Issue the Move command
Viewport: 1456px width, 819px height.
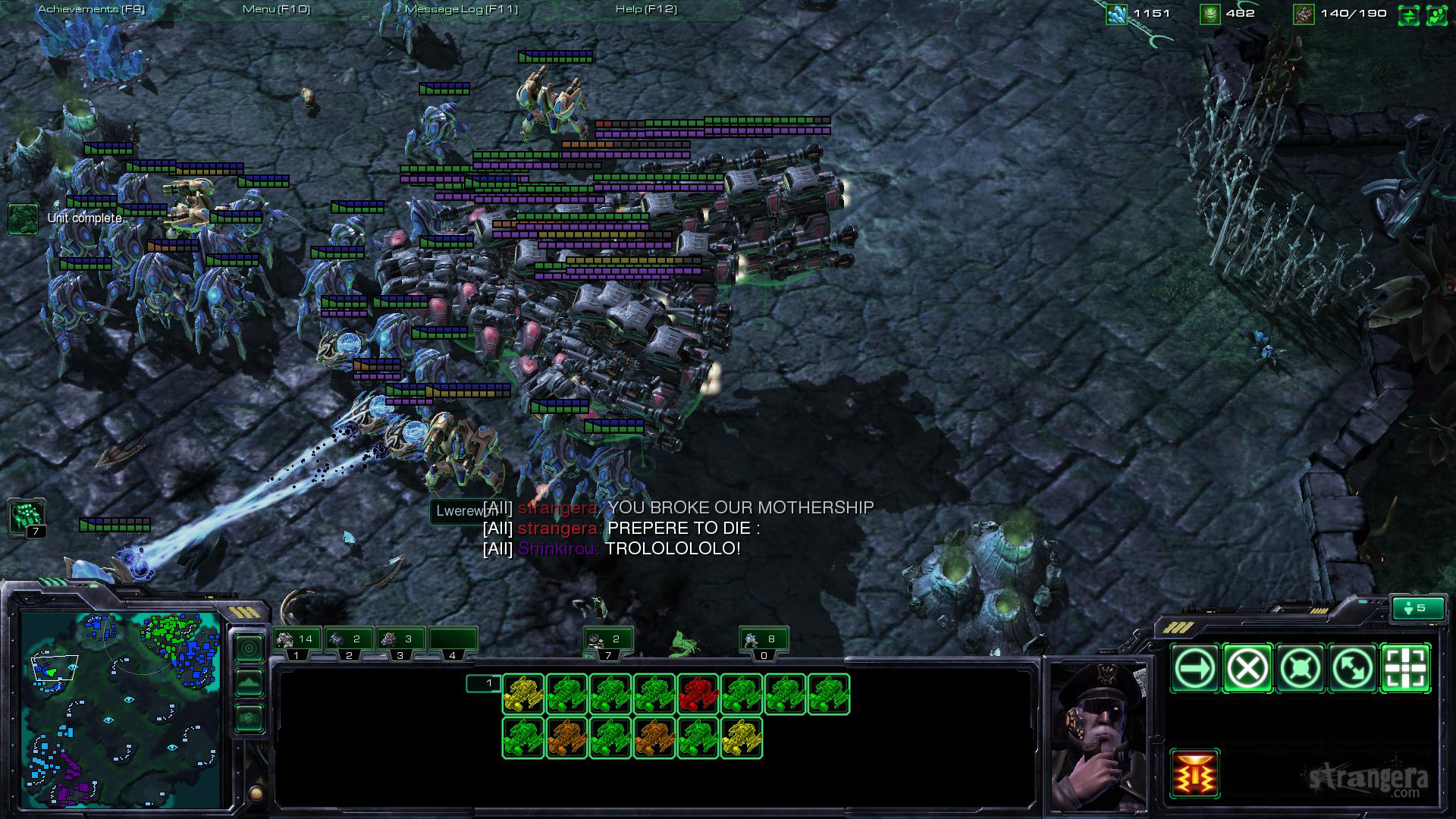[1194, 668]
